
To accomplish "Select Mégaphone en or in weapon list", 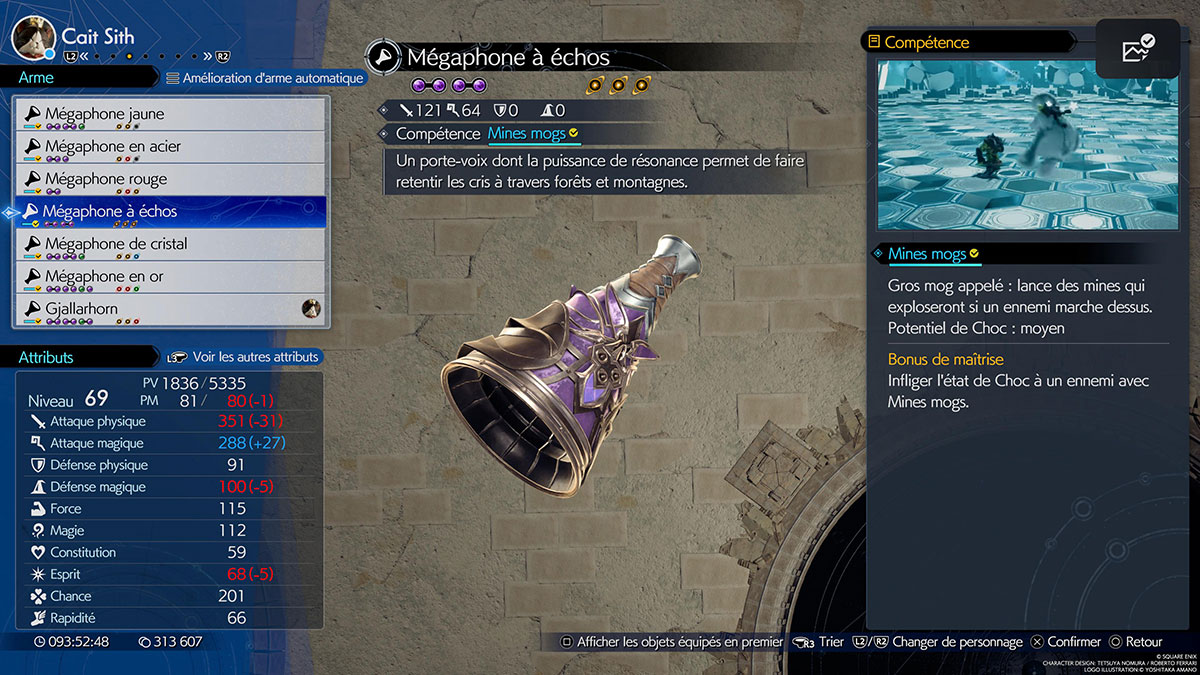I will click(170, 277).
